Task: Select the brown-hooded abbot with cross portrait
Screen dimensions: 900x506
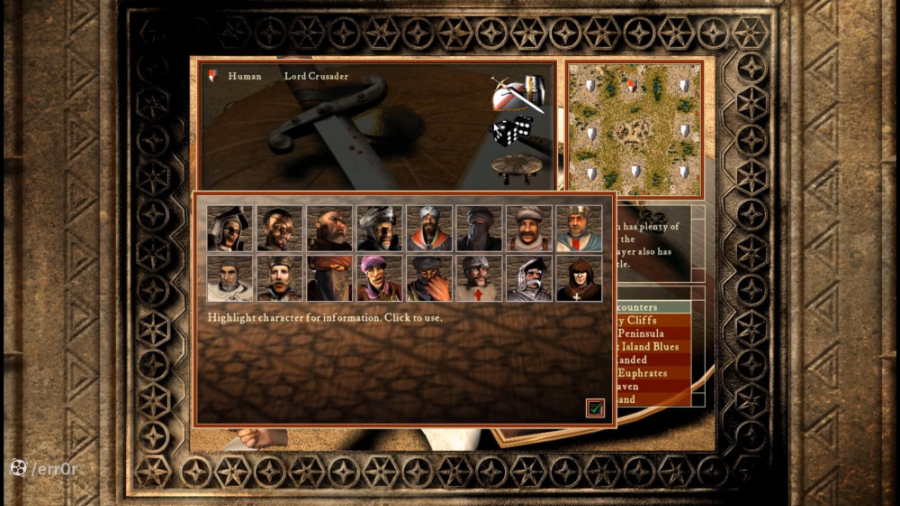Action: (579, 278)
